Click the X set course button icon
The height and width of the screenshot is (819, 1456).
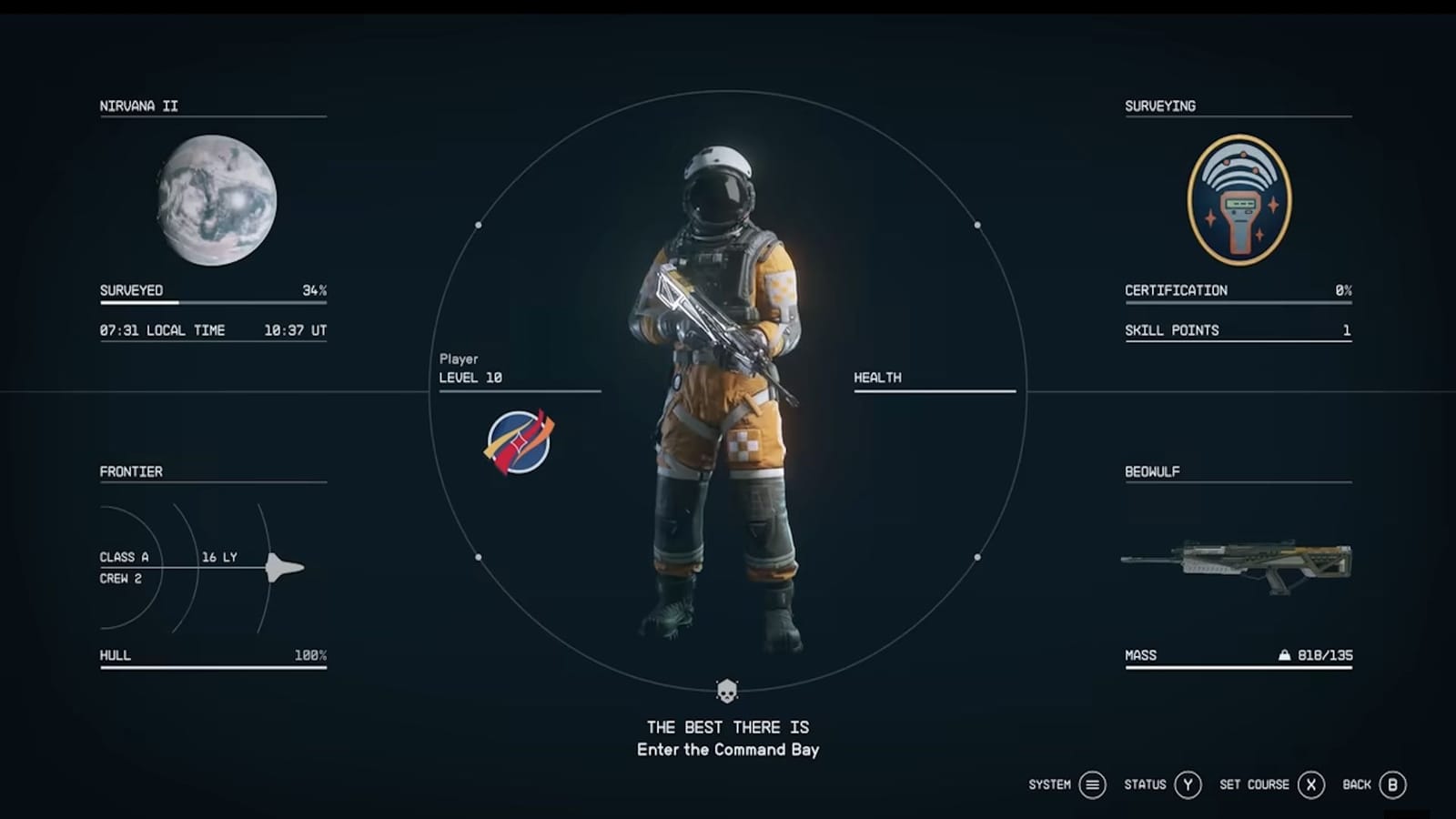pos(1310,784)
